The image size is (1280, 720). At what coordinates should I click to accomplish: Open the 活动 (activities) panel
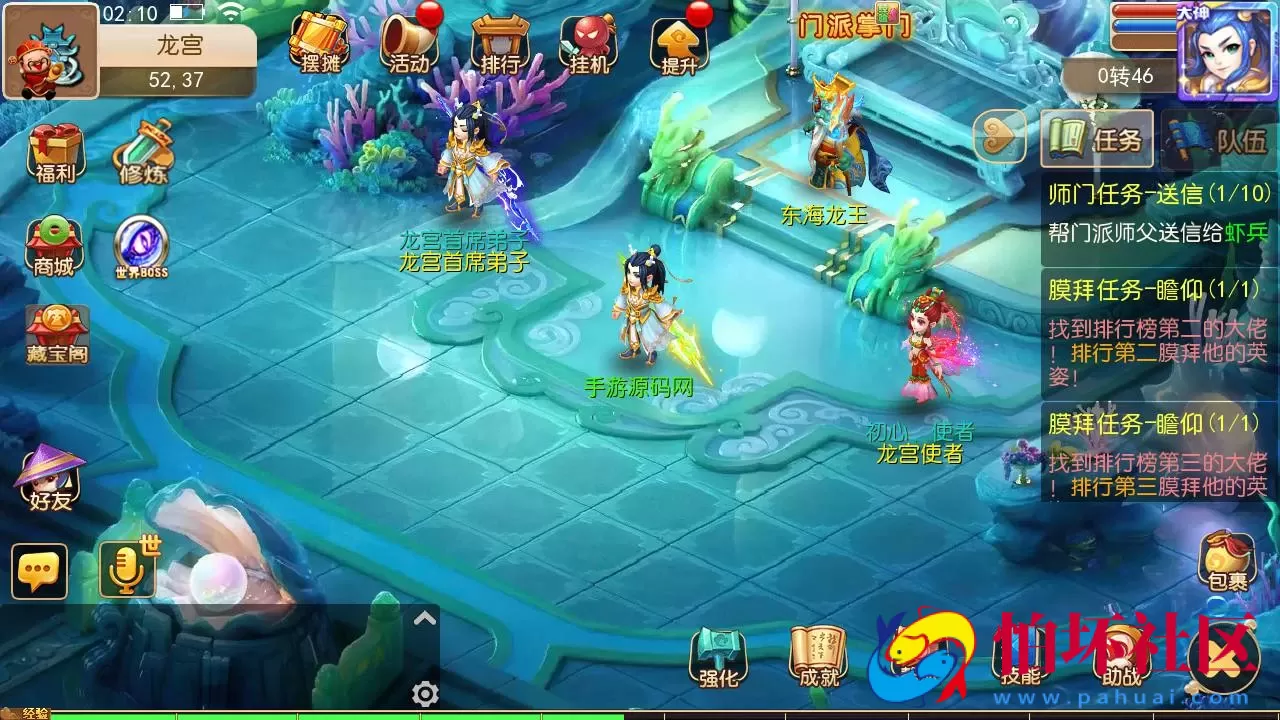[x=410, y=45]
